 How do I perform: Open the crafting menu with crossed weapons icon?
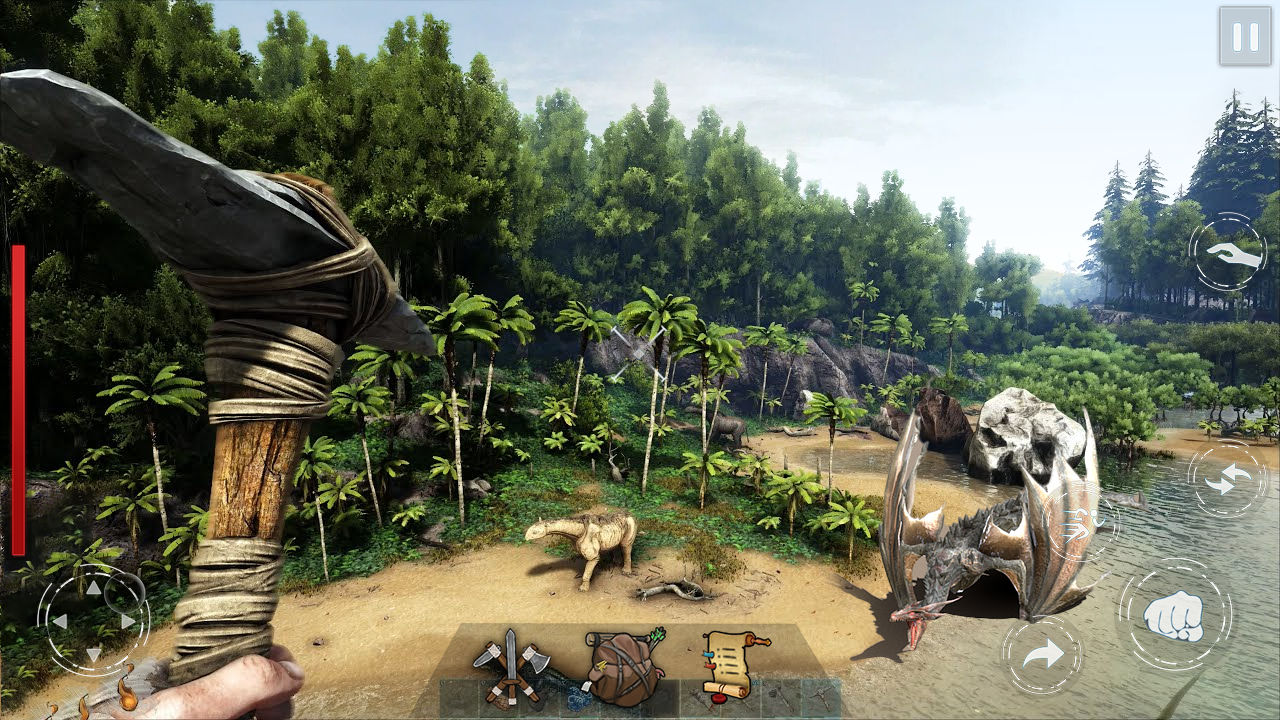[x=510, y=665]
